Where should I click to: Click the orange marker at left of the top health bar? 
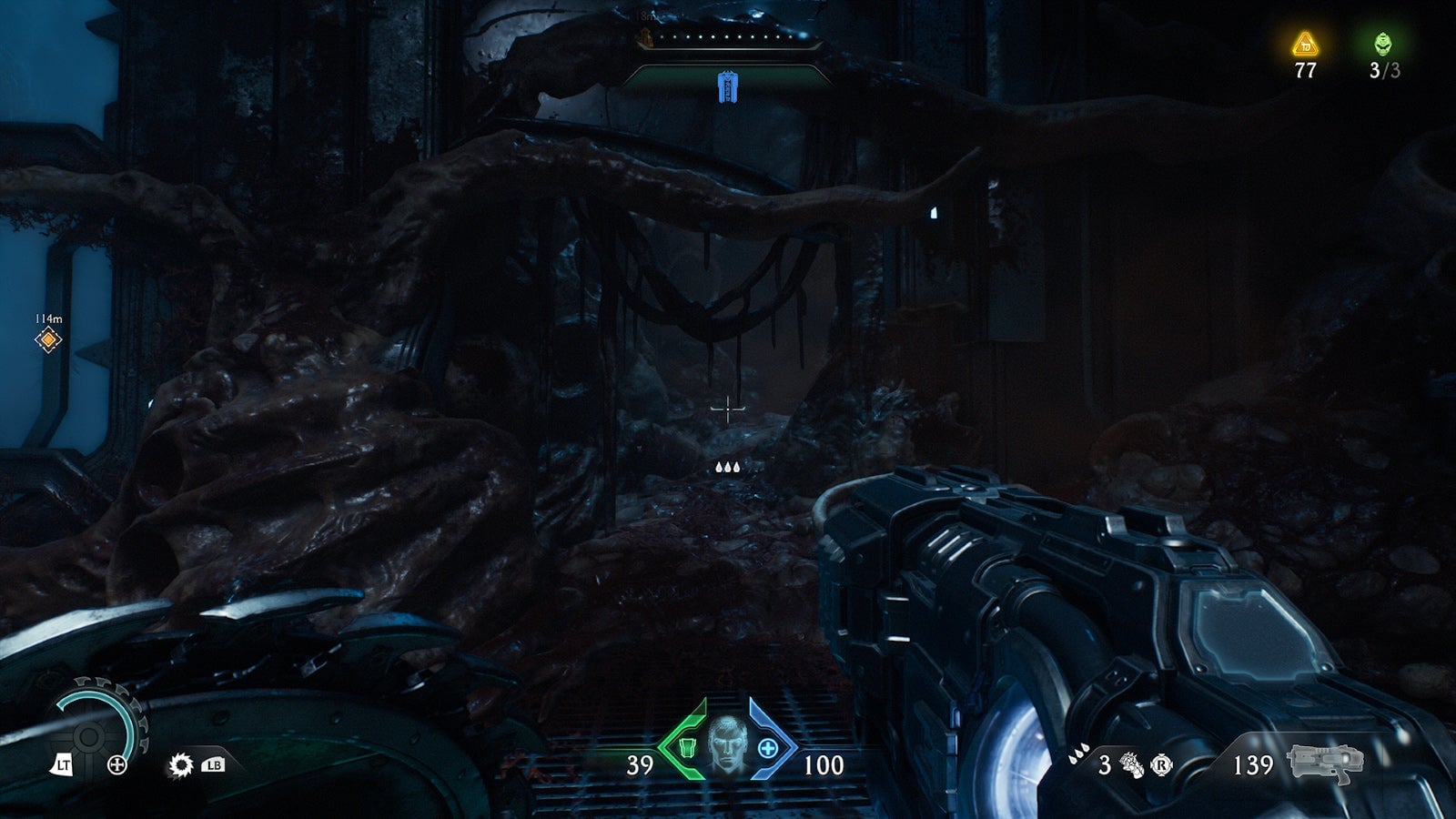click(x=648, y=38)
